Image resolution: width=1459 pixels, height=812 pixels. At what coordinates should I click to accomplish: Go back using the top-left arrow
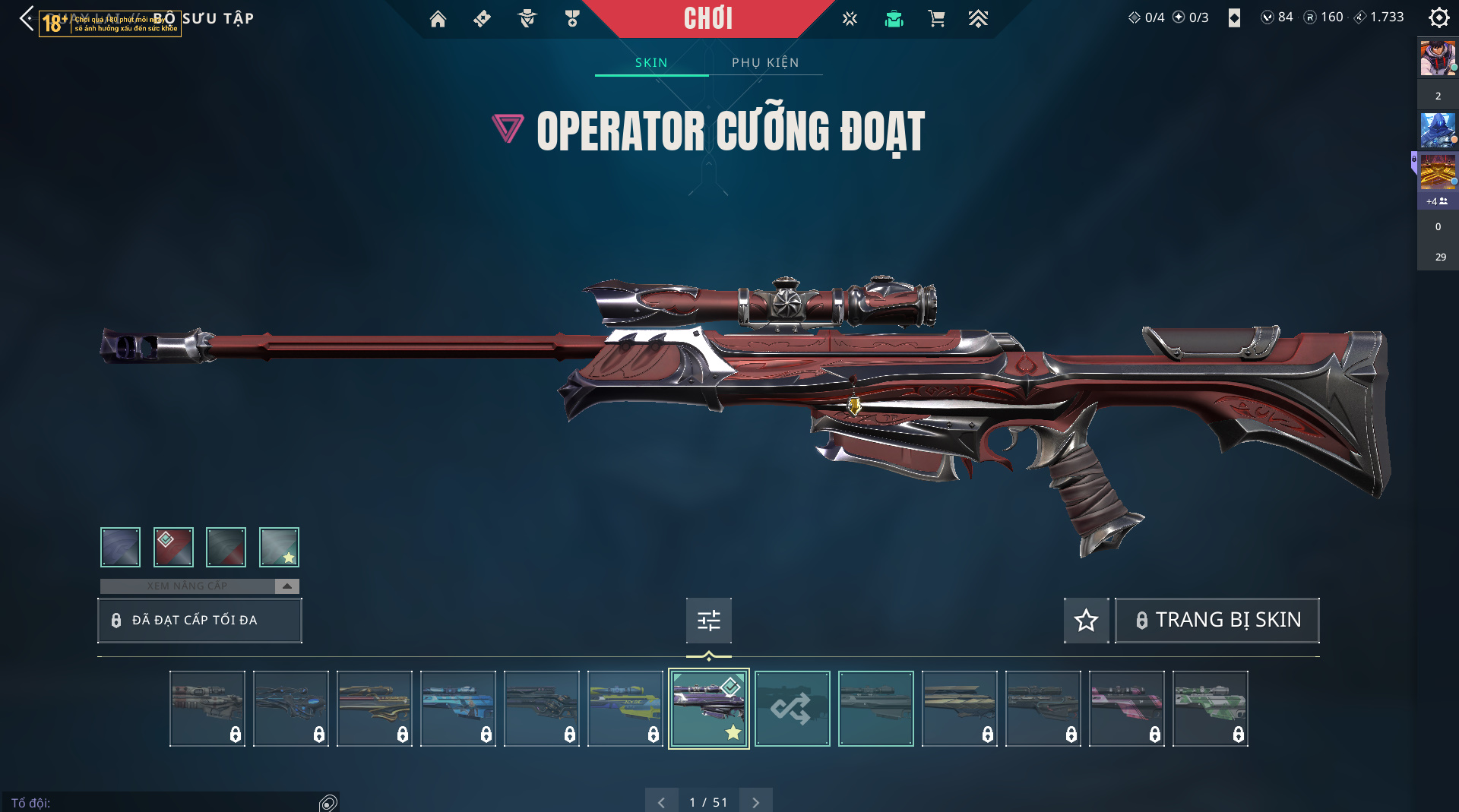click(27, 18)
